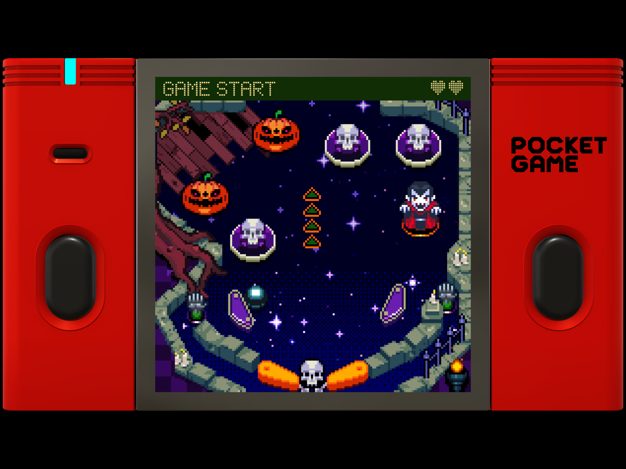Click the right oval flipper button
Screen dimensions: 626x469
[x=556, y=275]
